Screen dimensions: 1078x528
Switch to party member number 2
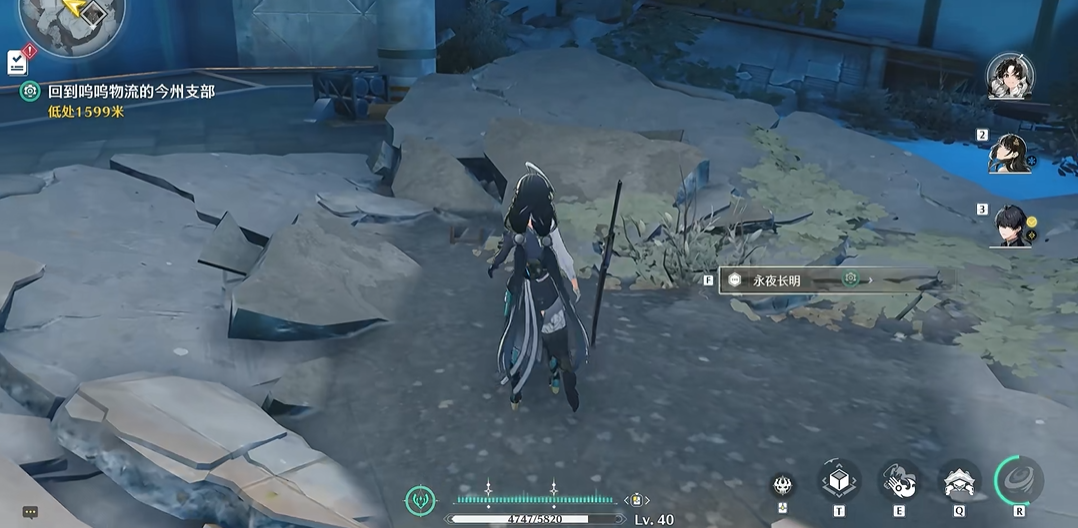click(x=1010, y=153)
